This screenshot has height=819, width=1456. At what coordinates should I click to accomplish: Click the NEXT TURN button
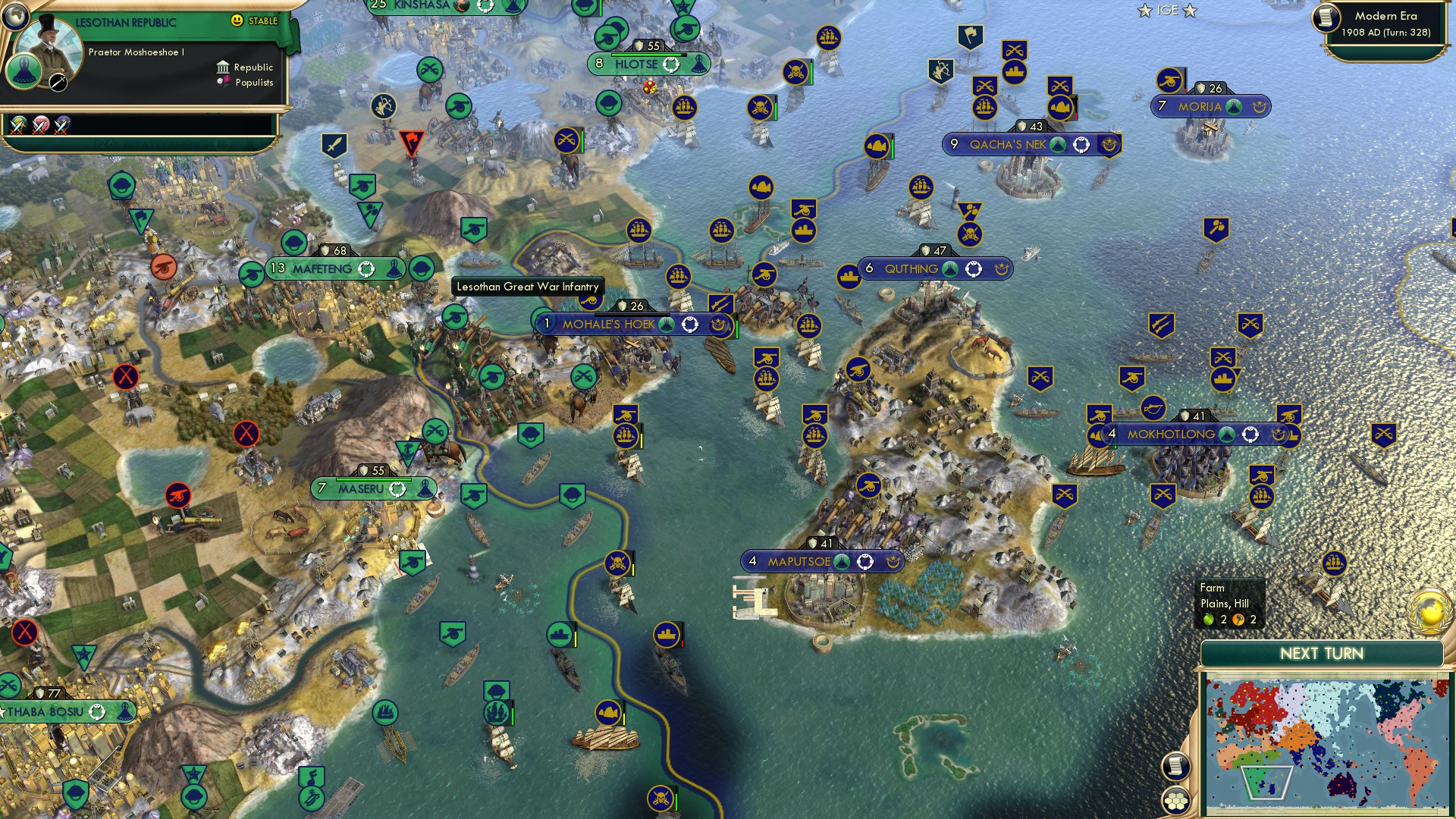point(1323,653)
